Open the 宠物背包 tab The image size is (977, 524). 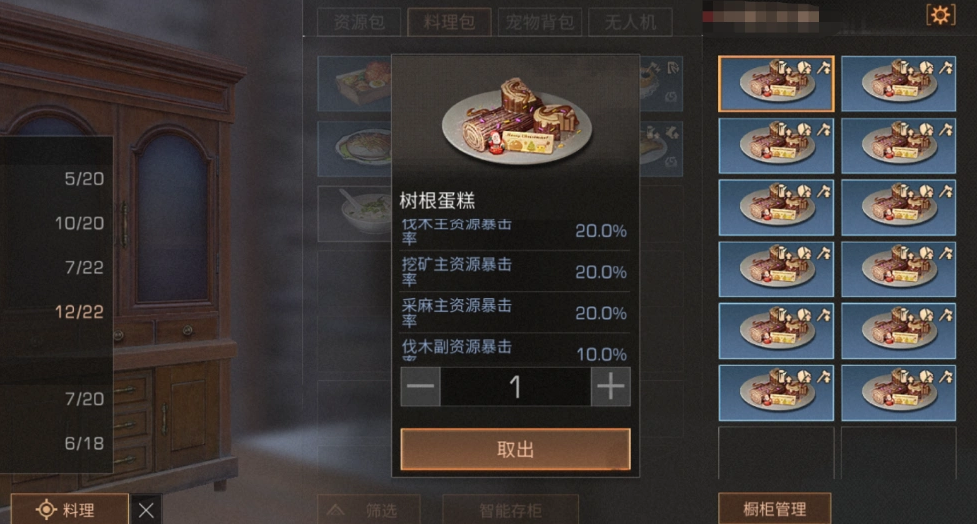point(539,21)
